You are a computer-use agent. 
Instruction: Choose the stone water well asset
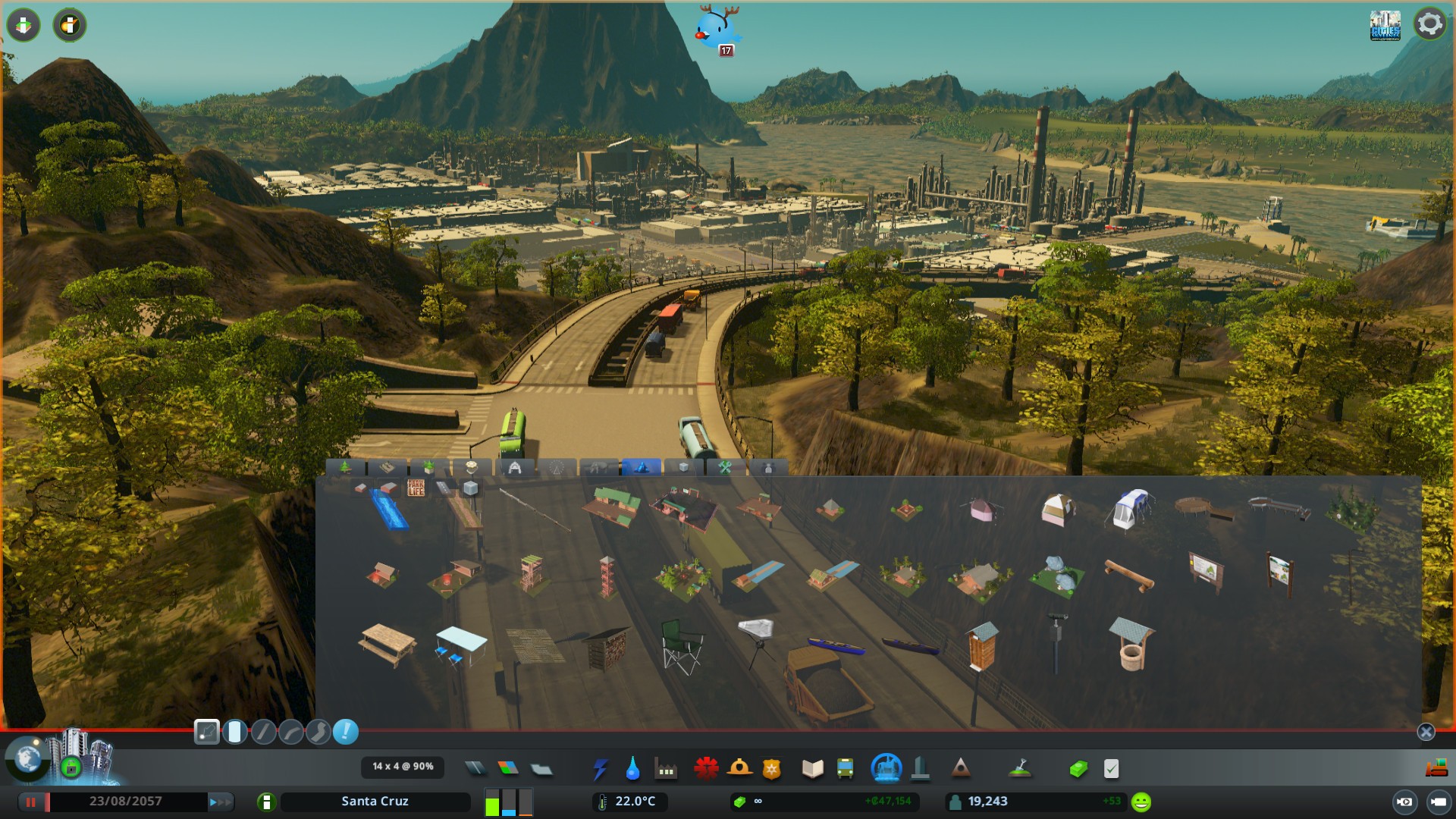[x=1131, y=645]
